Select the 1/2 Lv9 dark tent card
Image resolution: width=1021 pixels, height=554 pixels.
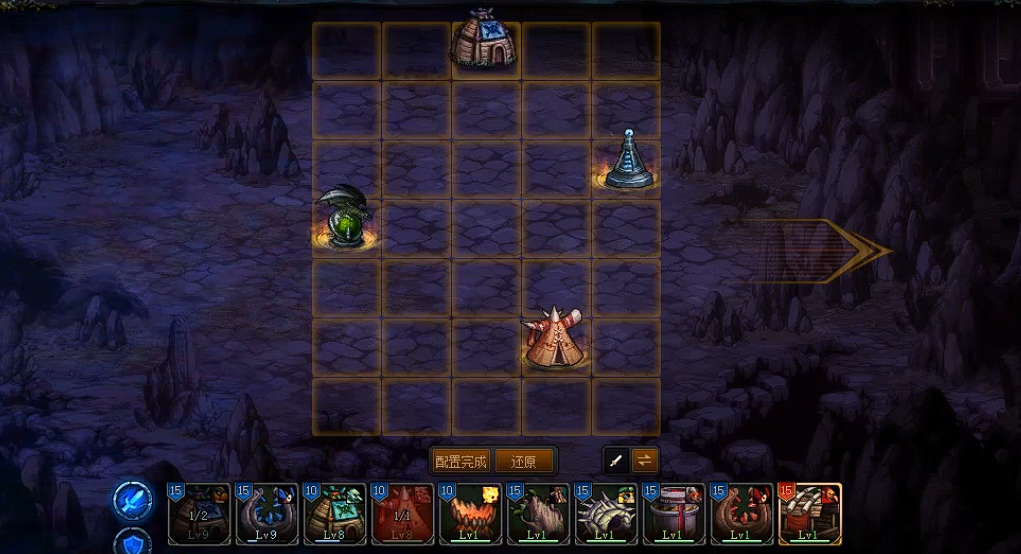[x=199, y=514]
